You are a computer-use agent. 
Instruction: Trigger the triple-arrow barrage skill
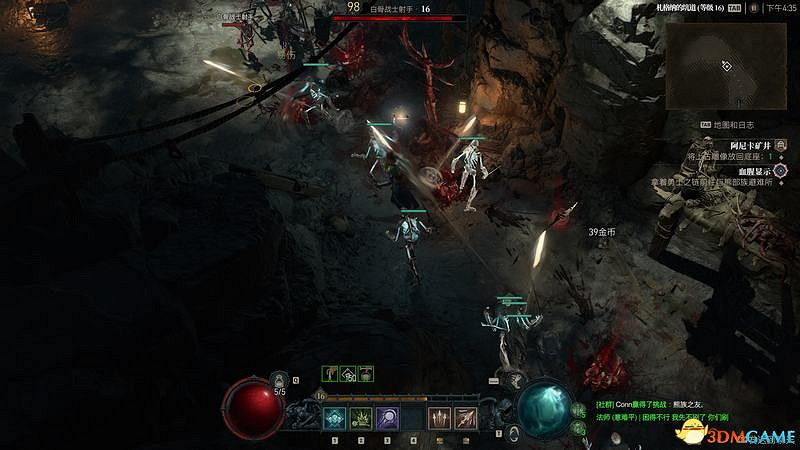(439, 418)
